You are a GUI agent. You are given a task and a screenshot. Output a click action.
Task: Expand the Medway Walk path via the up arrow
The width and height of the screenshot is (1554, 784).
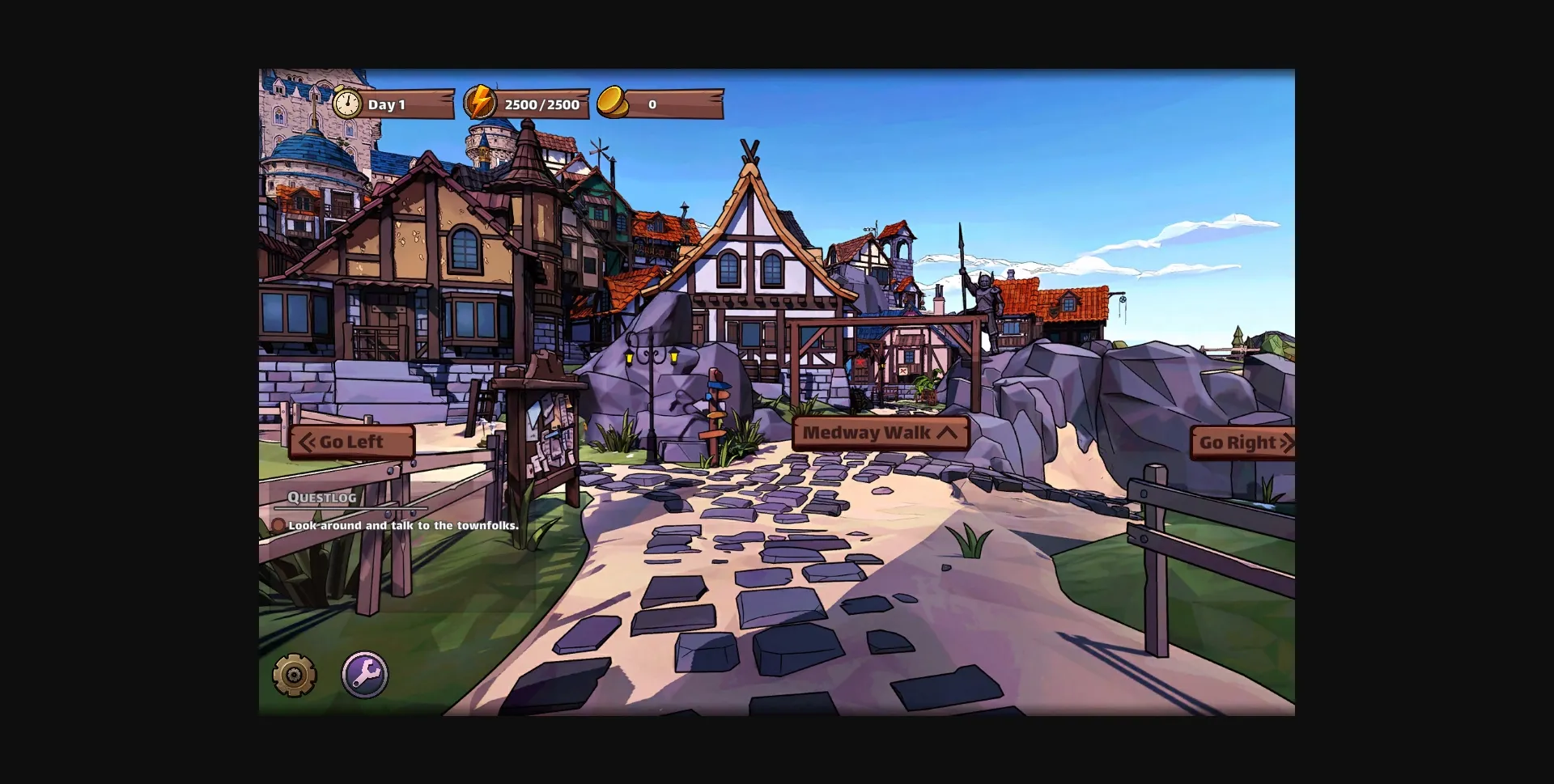point(945,432)
